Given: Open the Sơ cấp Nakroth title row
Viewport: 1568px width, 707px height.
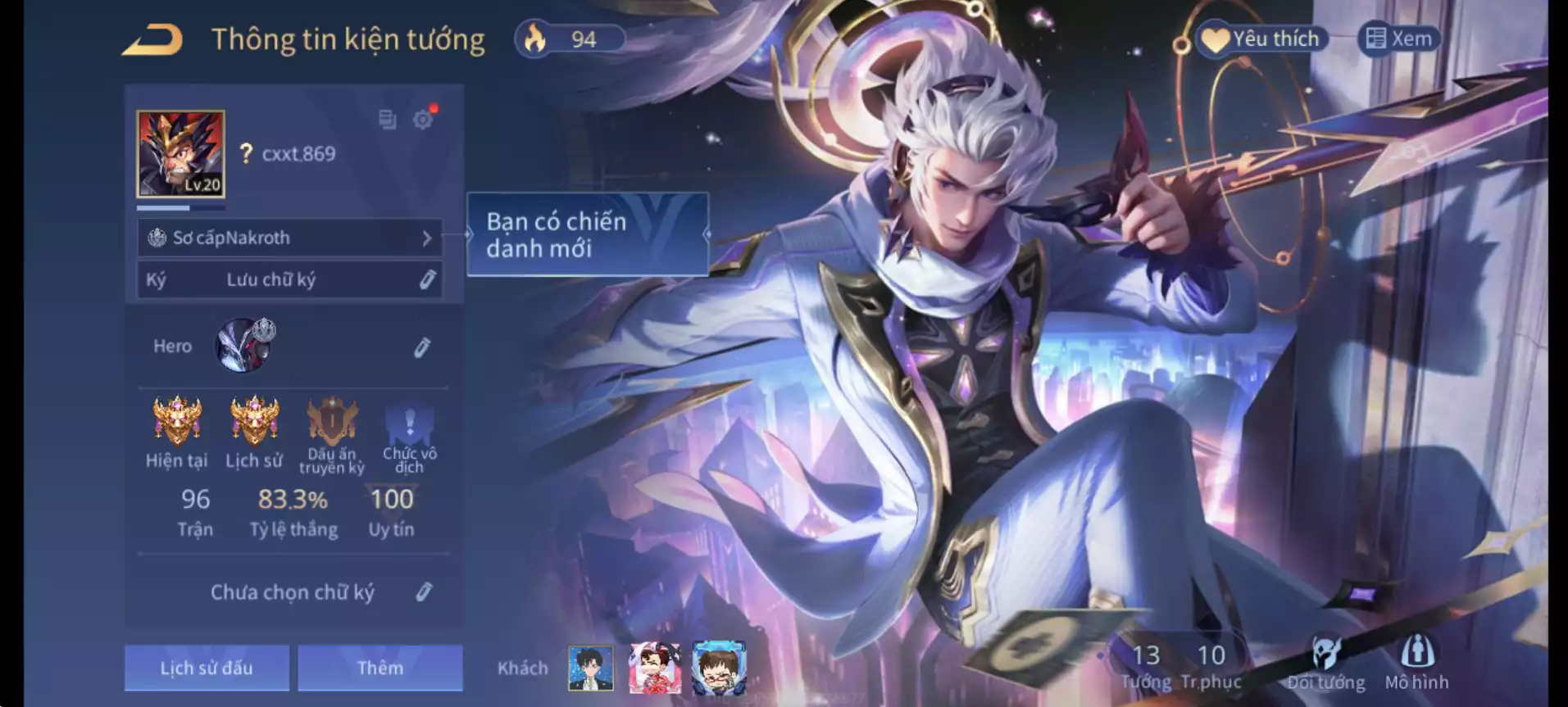Looking at the screenshot, I should pos(289,238).
